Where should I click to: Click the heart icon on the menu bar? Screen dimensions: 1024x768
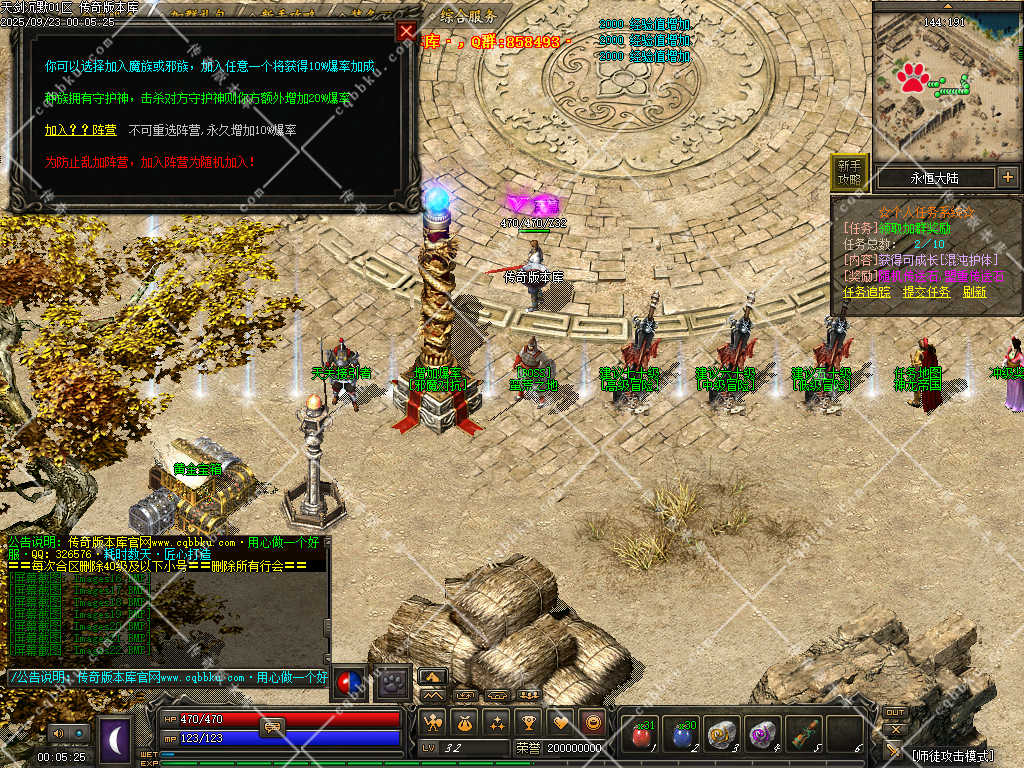(x=561, y=722)
